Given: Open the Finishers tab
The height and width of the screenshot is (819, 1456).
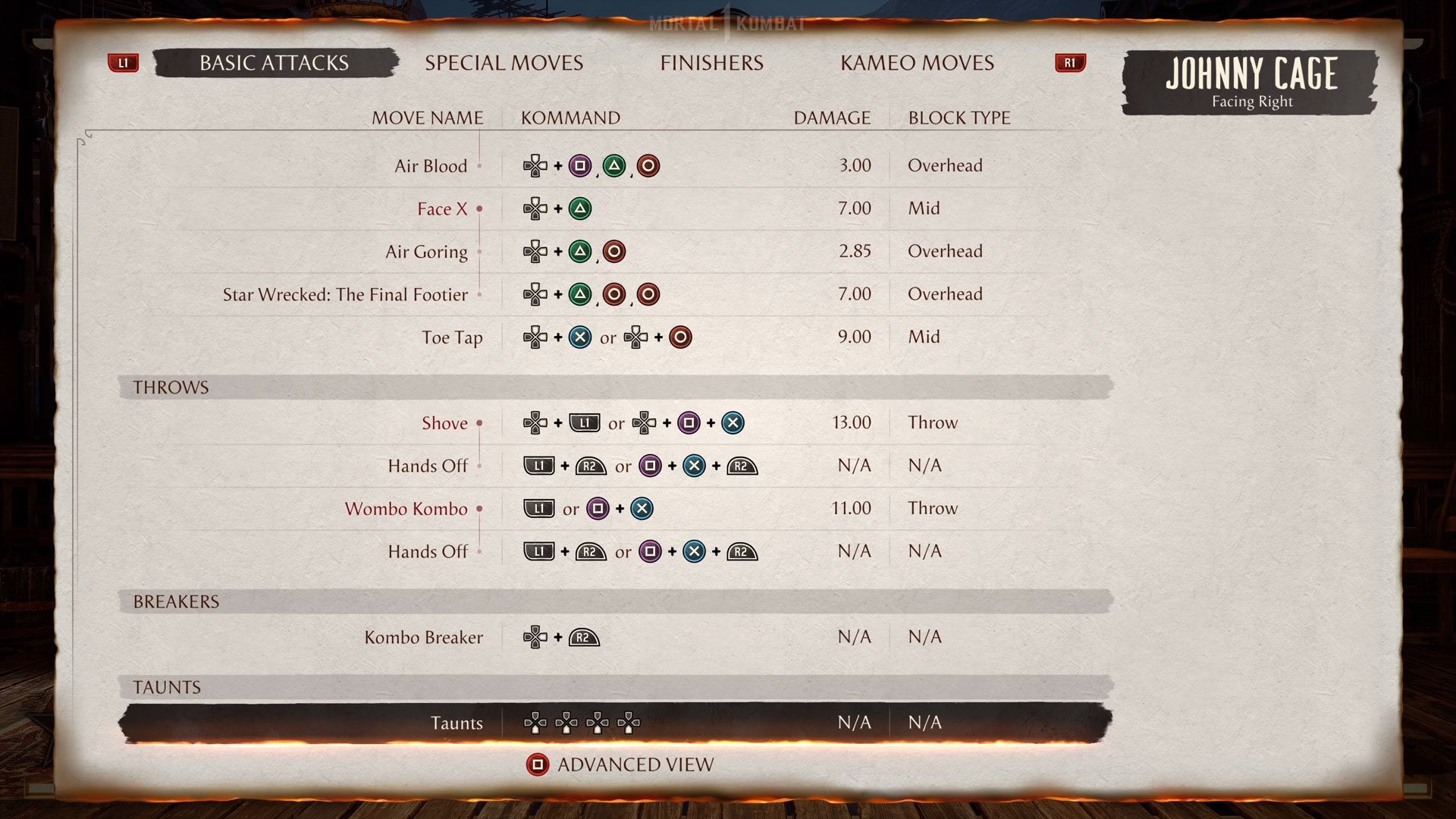Looking at the screenshot, I should click(x=711, y=63).
